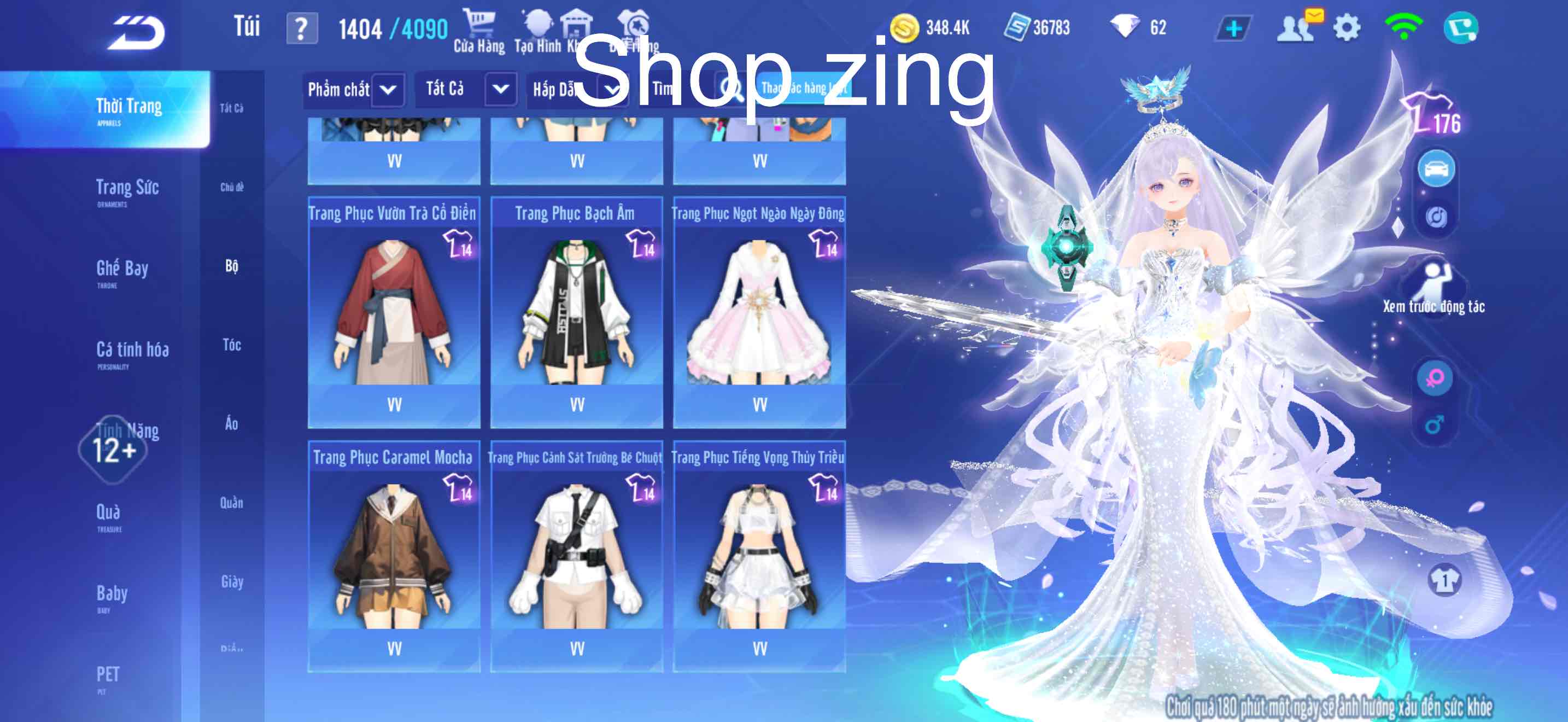
Task: Select Trang Phục Bạch Âm outfit
Action: pos(576,312)
